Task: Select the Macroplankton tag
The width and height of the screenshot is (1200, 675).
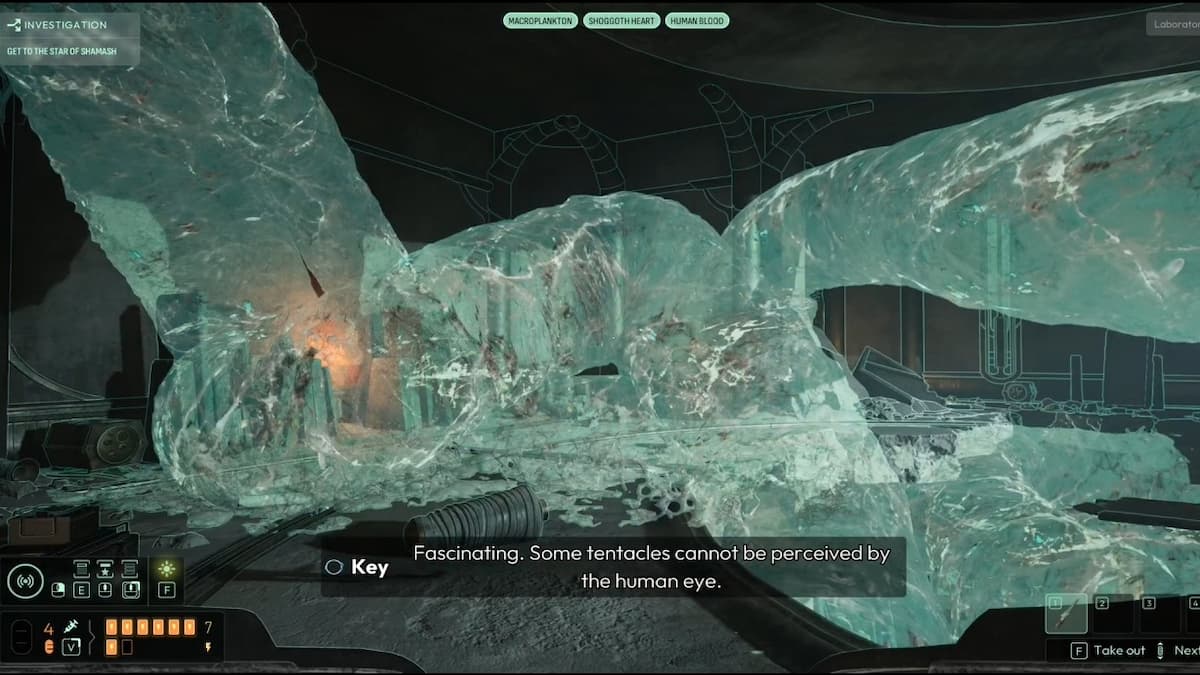Action: [x=540, y=20]
